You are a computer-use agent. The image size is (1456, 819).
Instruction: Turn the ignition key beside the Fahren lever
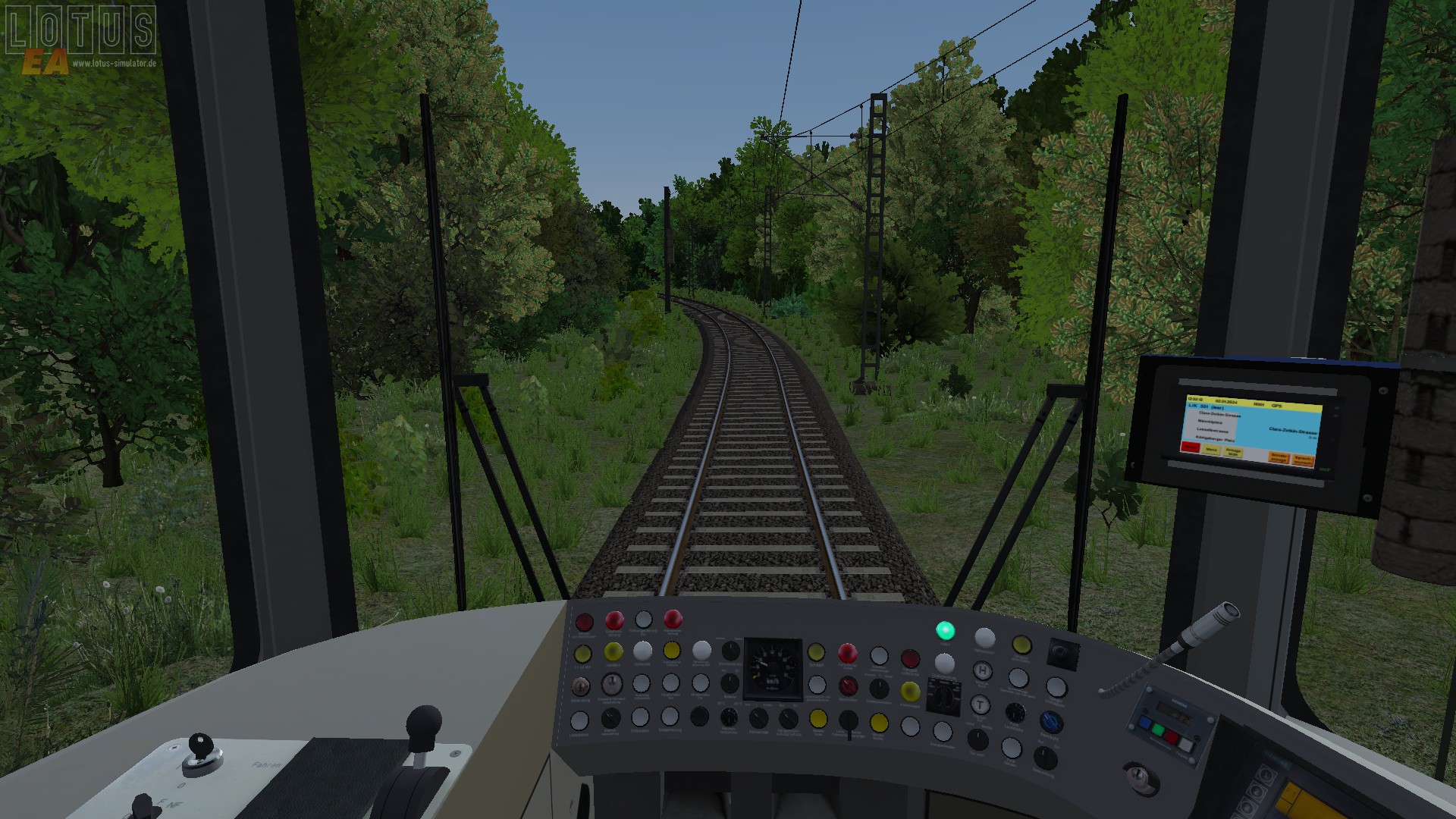tap(200, 745)
